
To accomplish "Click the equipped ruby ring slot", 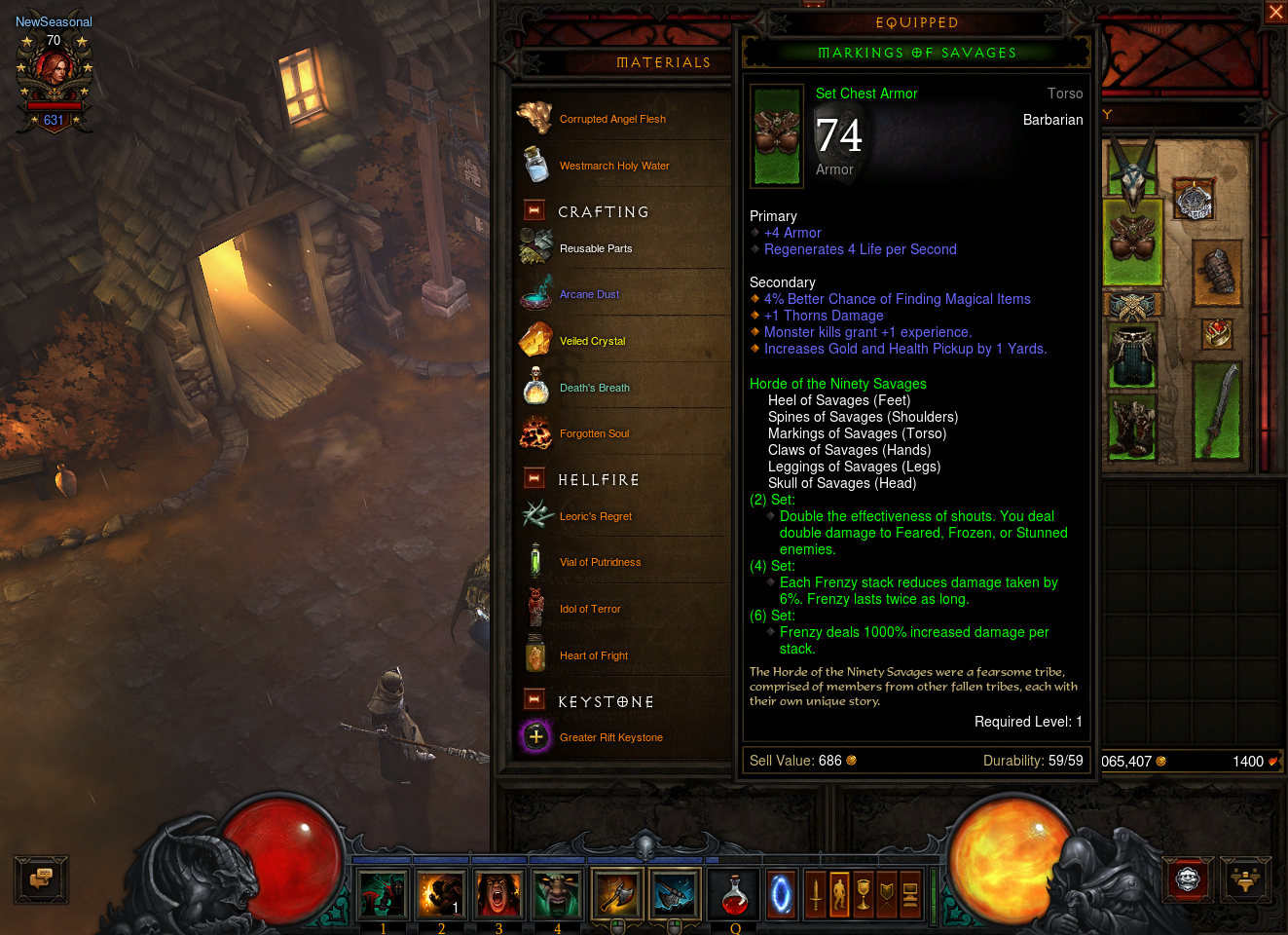I will point(1217,334).
